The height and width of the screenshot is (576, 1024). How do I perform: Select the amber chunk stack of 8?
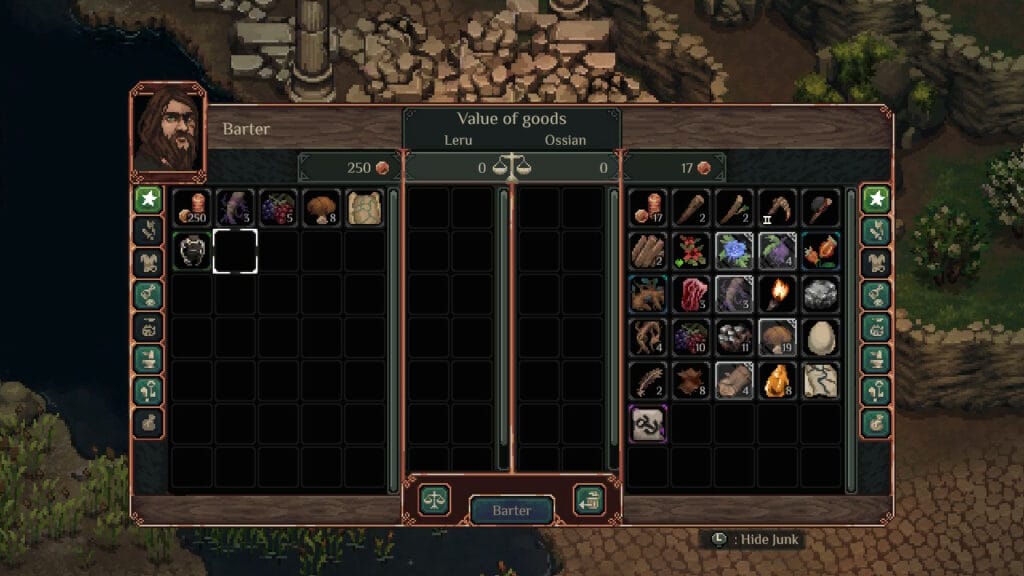point(776,380)
